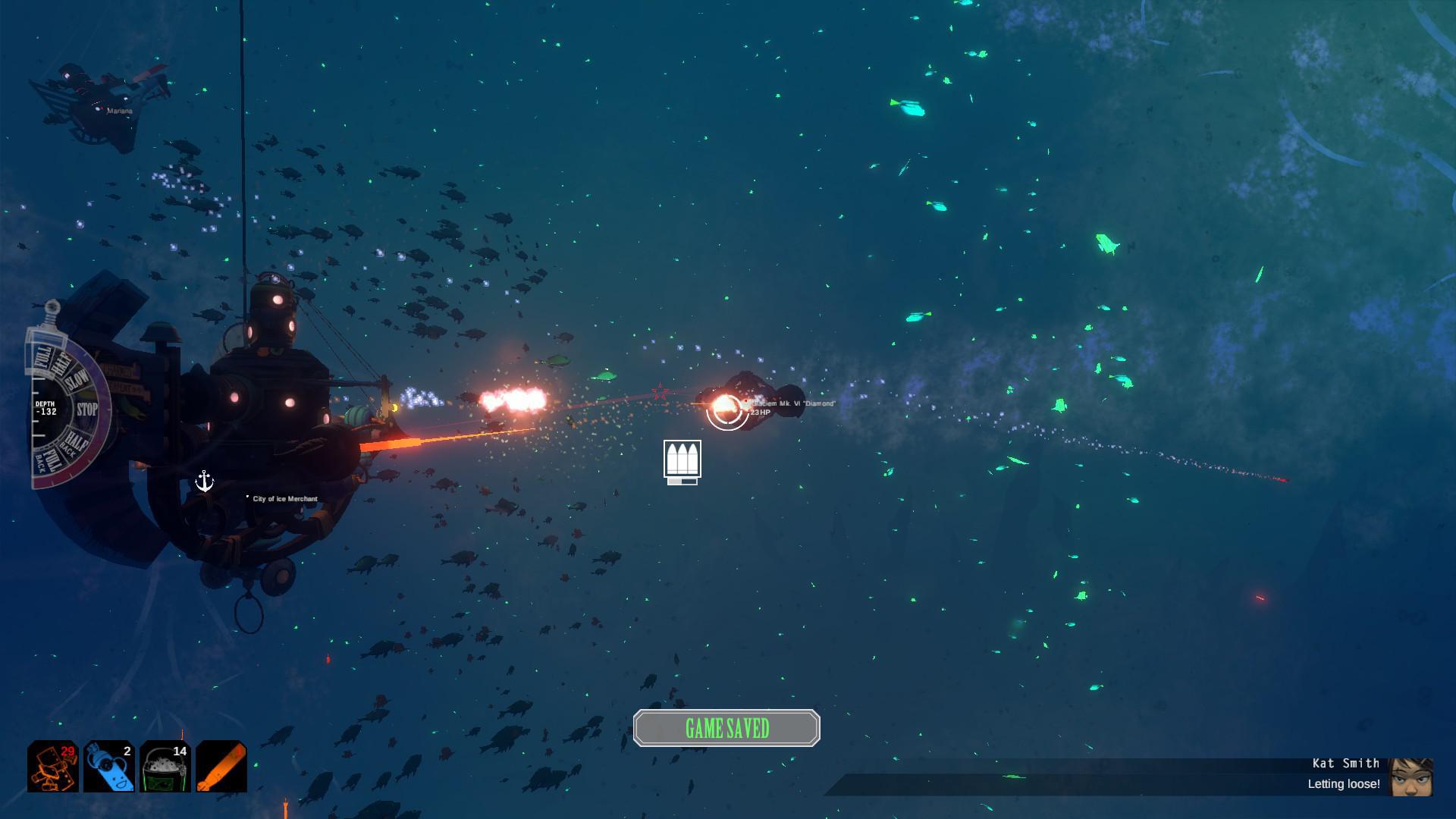The width and height of the screenshot is (1456, 819).
Task: Click the City of Ice Merchant label
Action: tap(284, 499)
